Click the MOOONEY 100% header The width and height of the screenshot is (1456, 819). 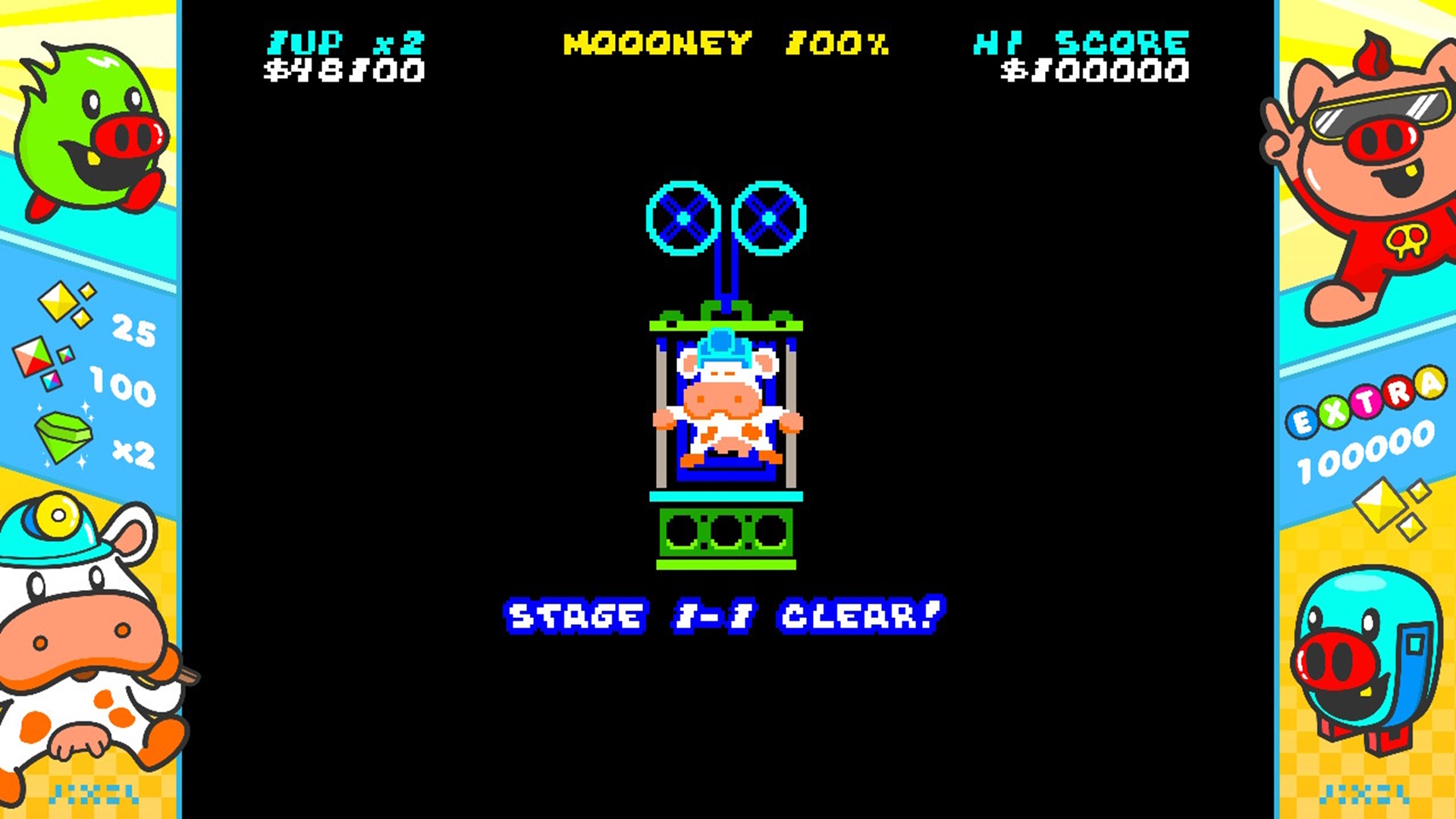724,44
